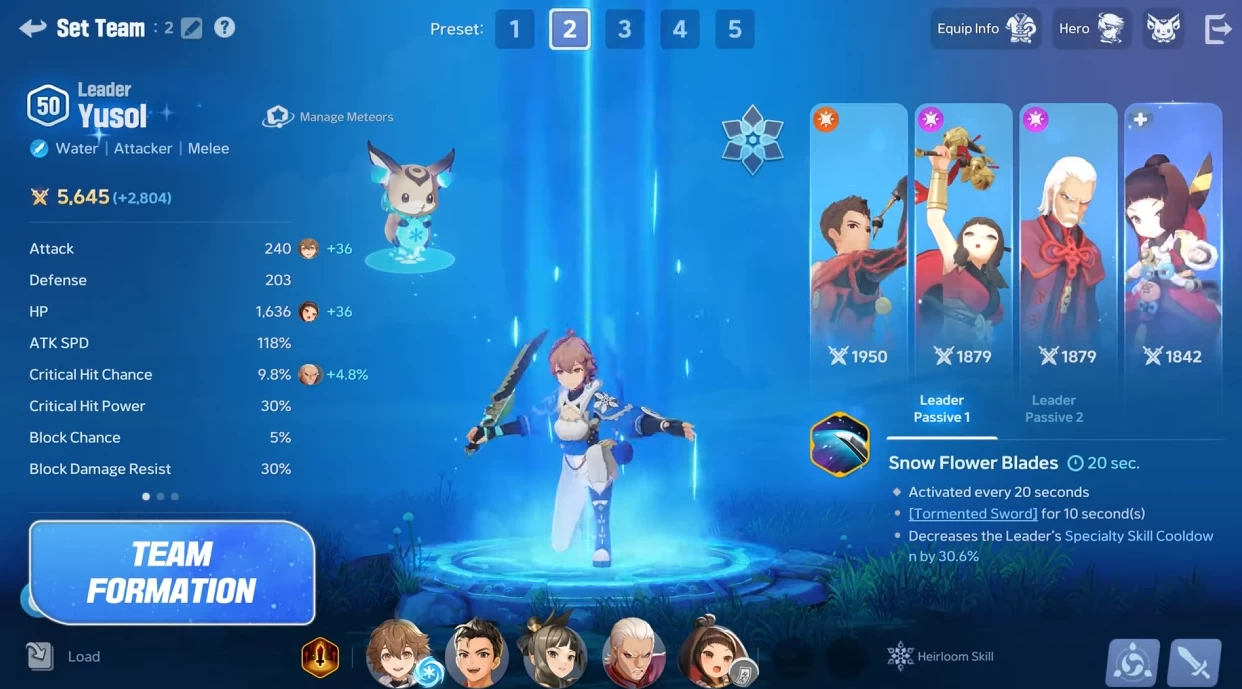Open Team Formation
Image resolution: width=1242 pixels, height=689 pixels.
tap(172, 572)
